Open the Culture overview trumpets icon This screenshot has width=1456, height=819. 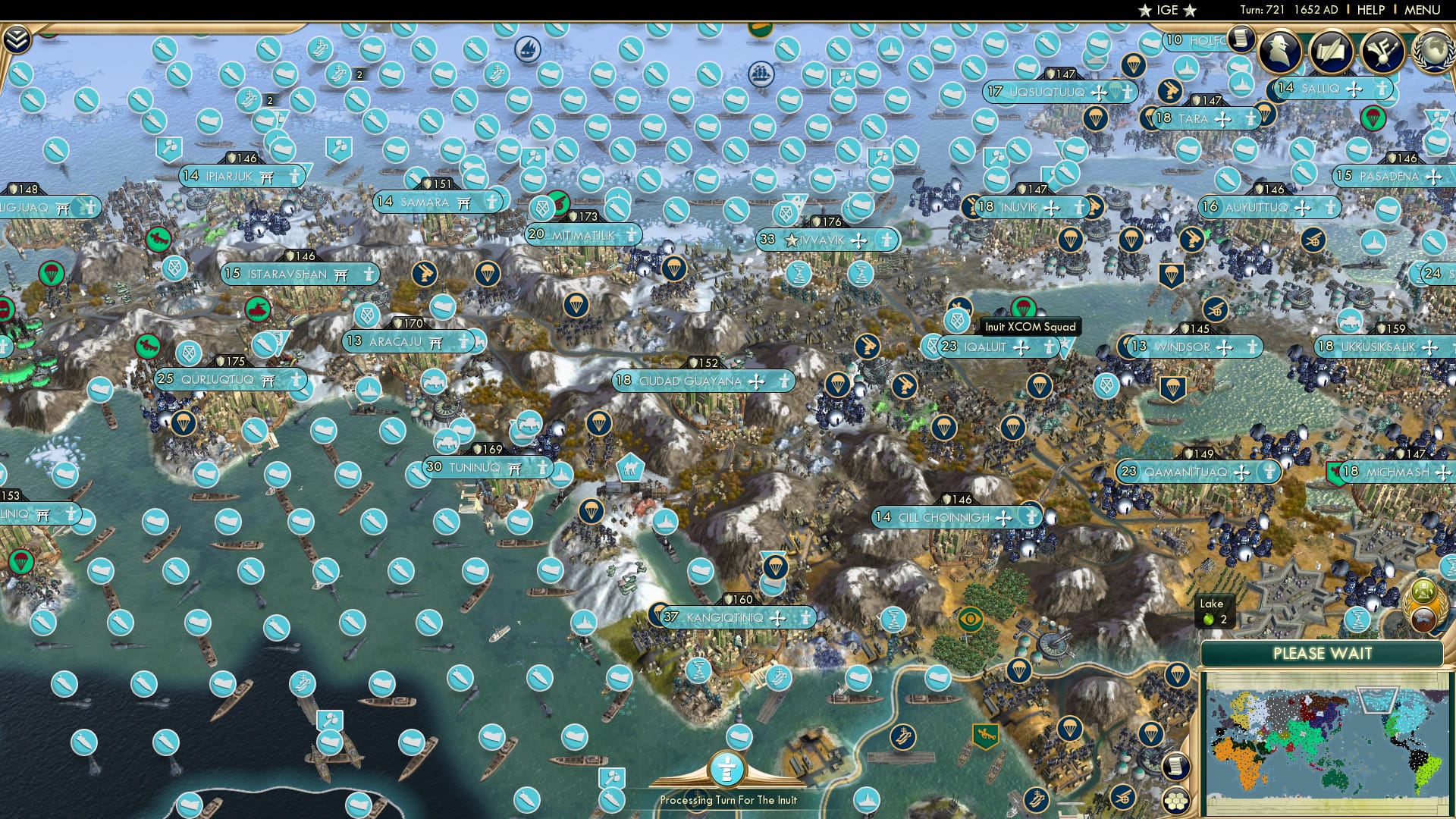[1384, 52]
